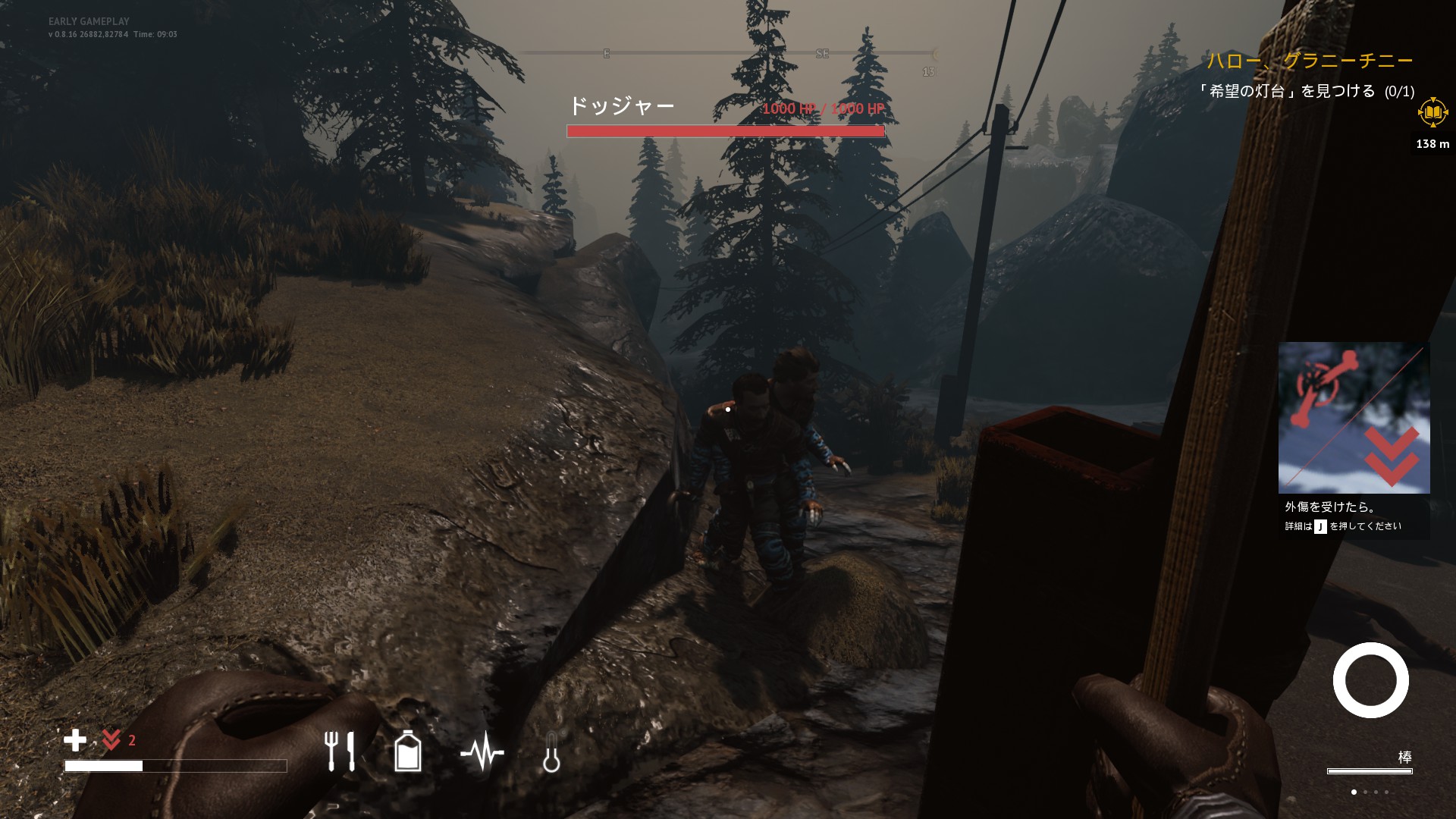Select the heartbeat stamina icon
Image resolution: width=1456 pixels, height=819 pixels.
(x=483, y=752)
